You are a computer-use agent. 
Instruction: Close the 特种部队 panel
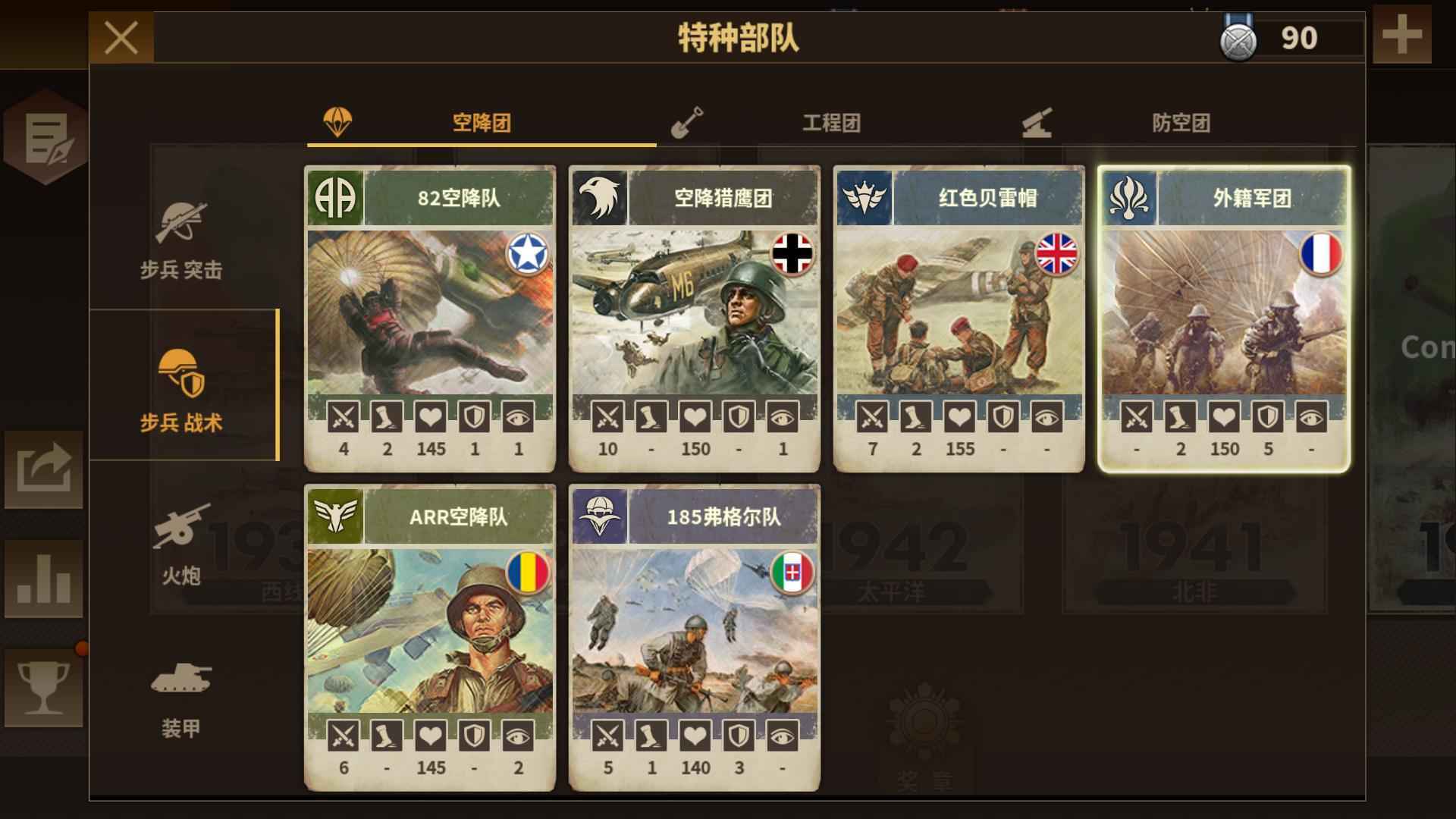[121, 36]
